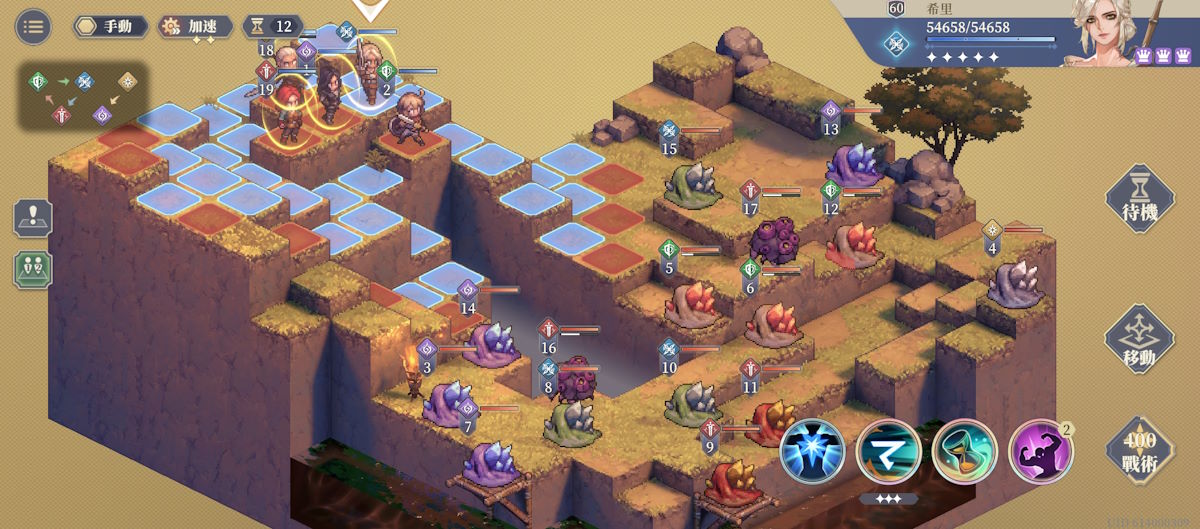Viewport: 1200px width, 529px height.
Task: Open the turn order button with numbered figures
Action: pyautogui.click(x=33, y=268)
